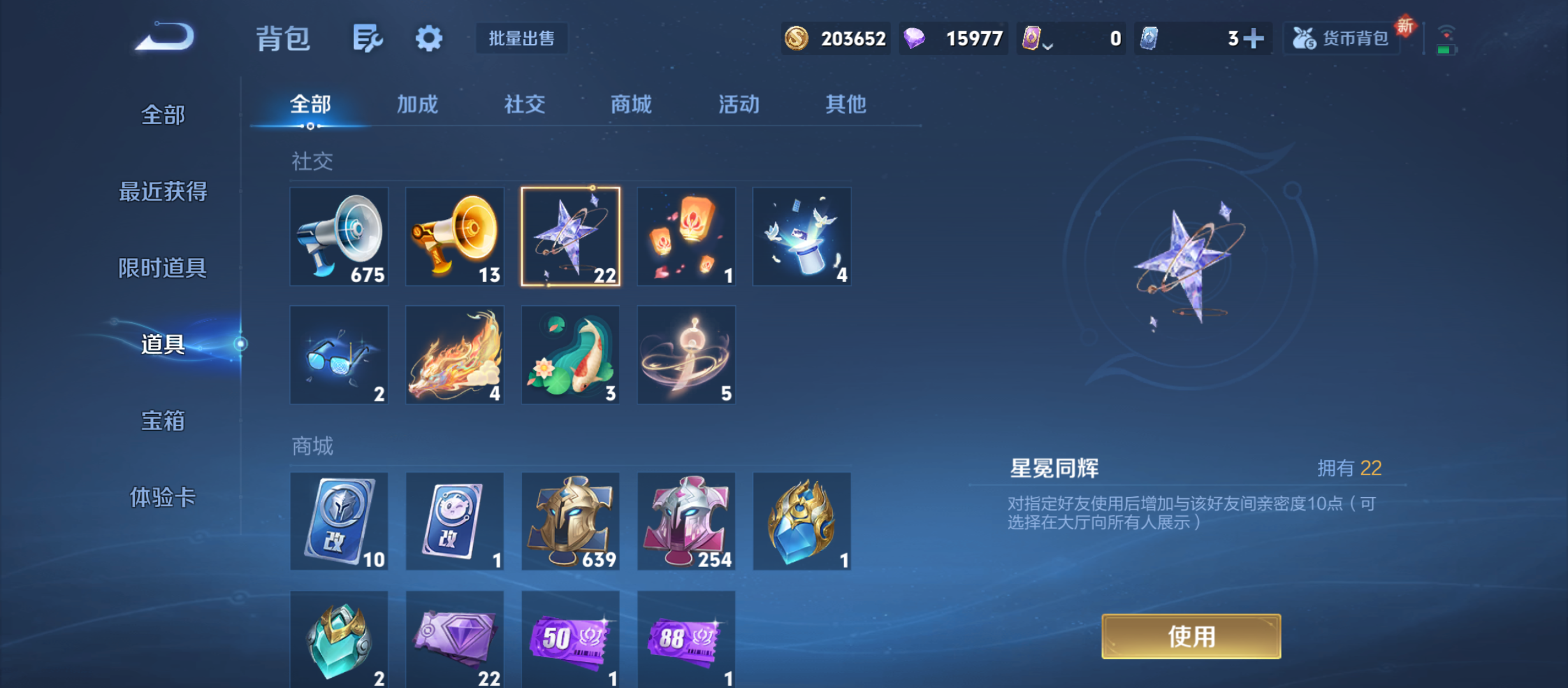Click the plus beside the blue card count

click(1252, 38)
